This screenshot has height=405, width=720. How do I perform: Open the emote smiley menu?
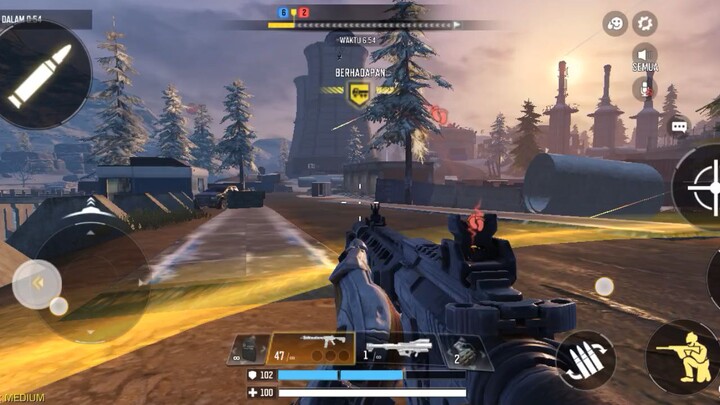click(615, 23)
